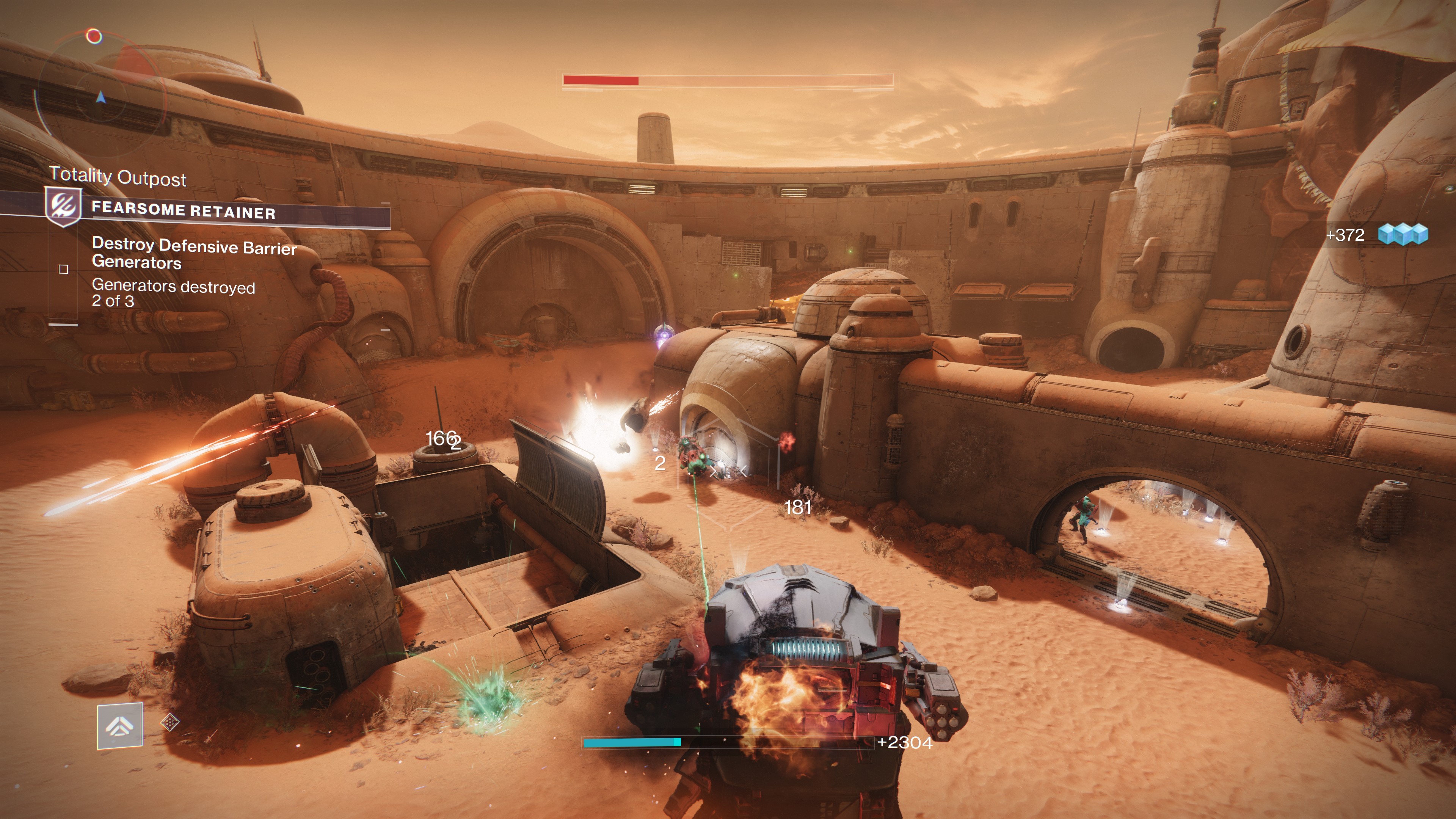Select the diamond-shaped missile pod icon
This screenshot has width=1456, height=819.
(x=170, y=722)
